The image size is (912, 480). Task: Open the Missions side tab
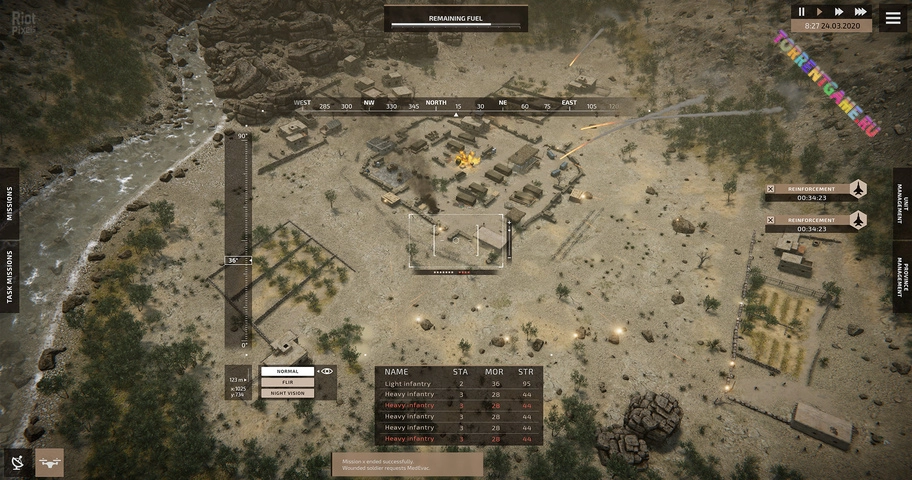10,204
